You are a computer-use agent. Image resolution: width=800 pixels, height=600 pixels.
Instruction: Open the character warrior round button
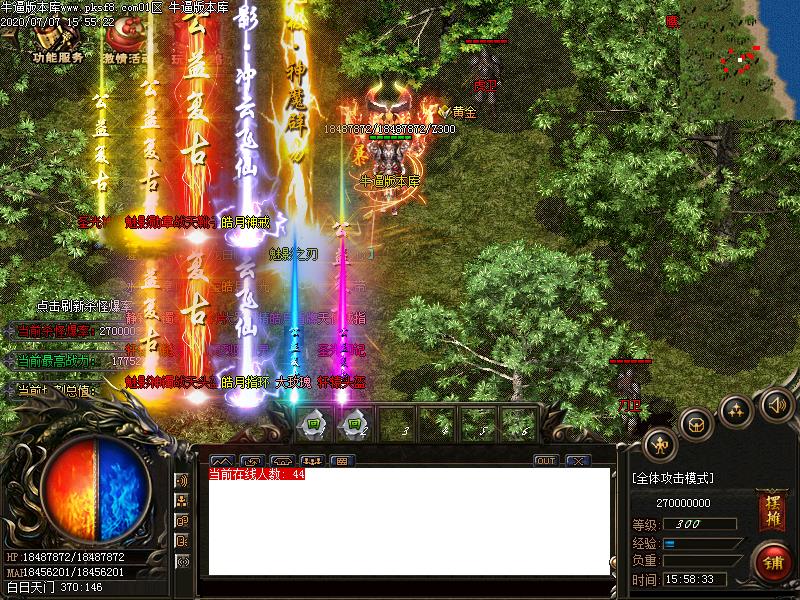click(659, 444)
